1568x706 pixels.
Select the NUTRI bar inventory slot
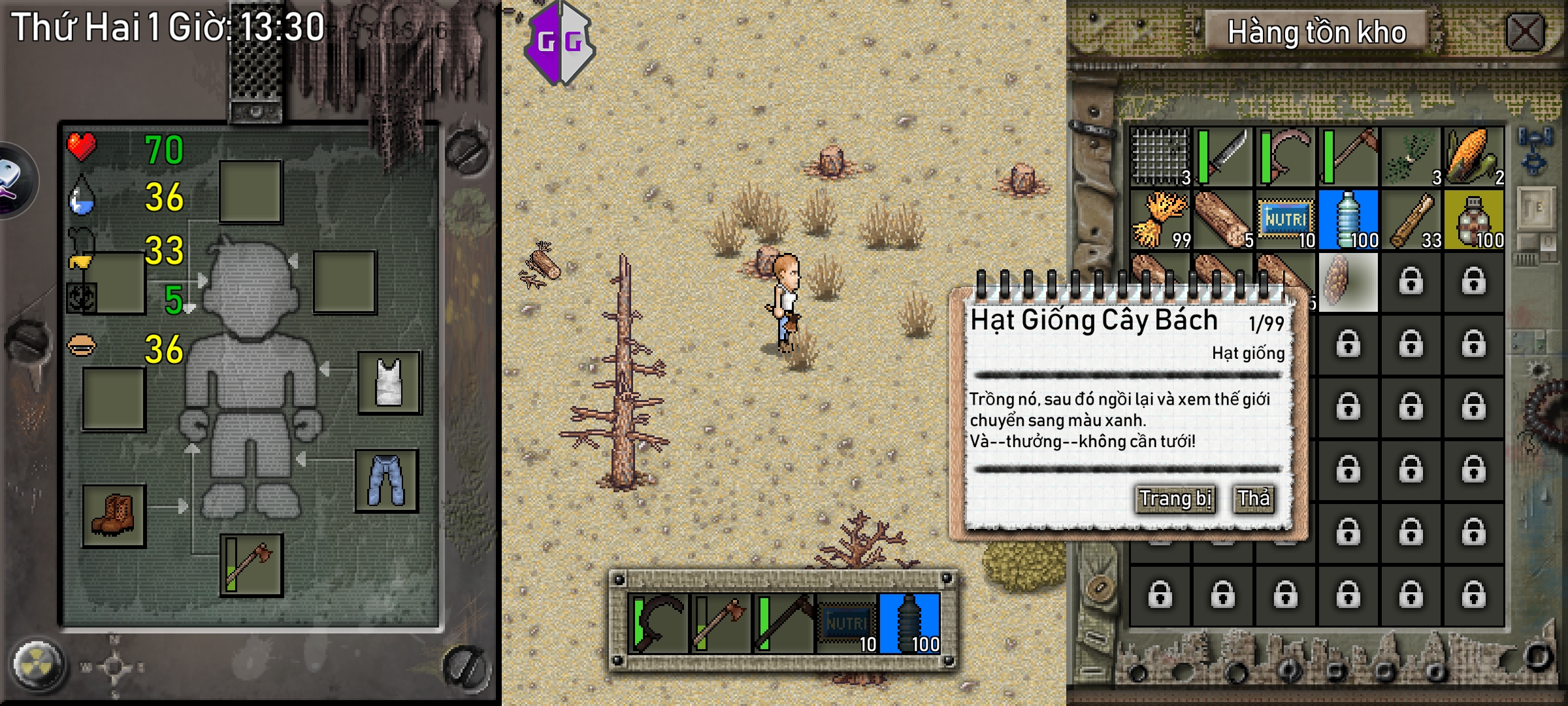(1286, 220)
